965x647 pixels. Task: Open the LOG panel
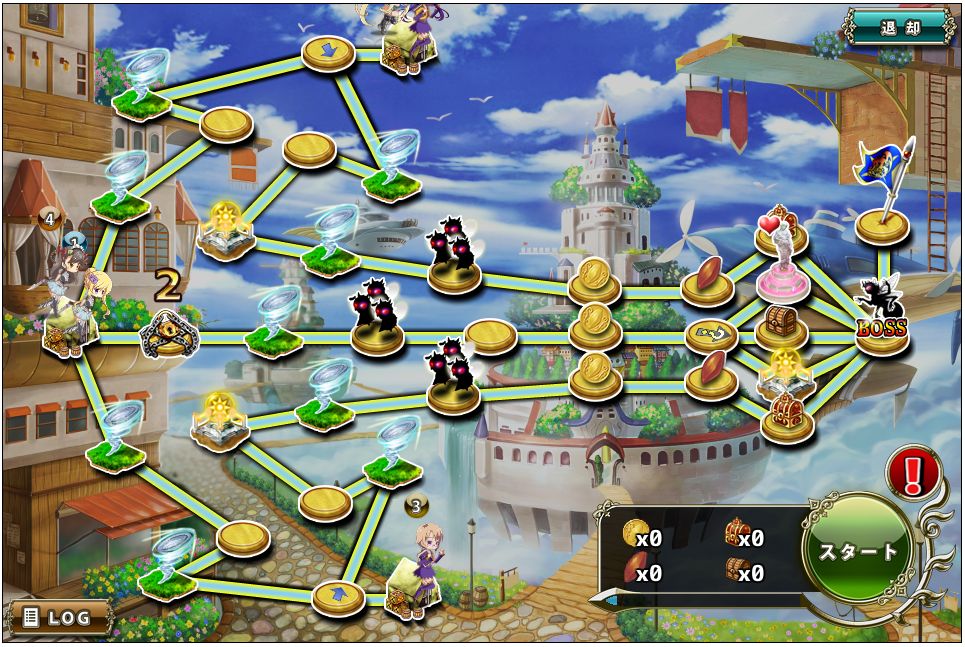(59, 617)
